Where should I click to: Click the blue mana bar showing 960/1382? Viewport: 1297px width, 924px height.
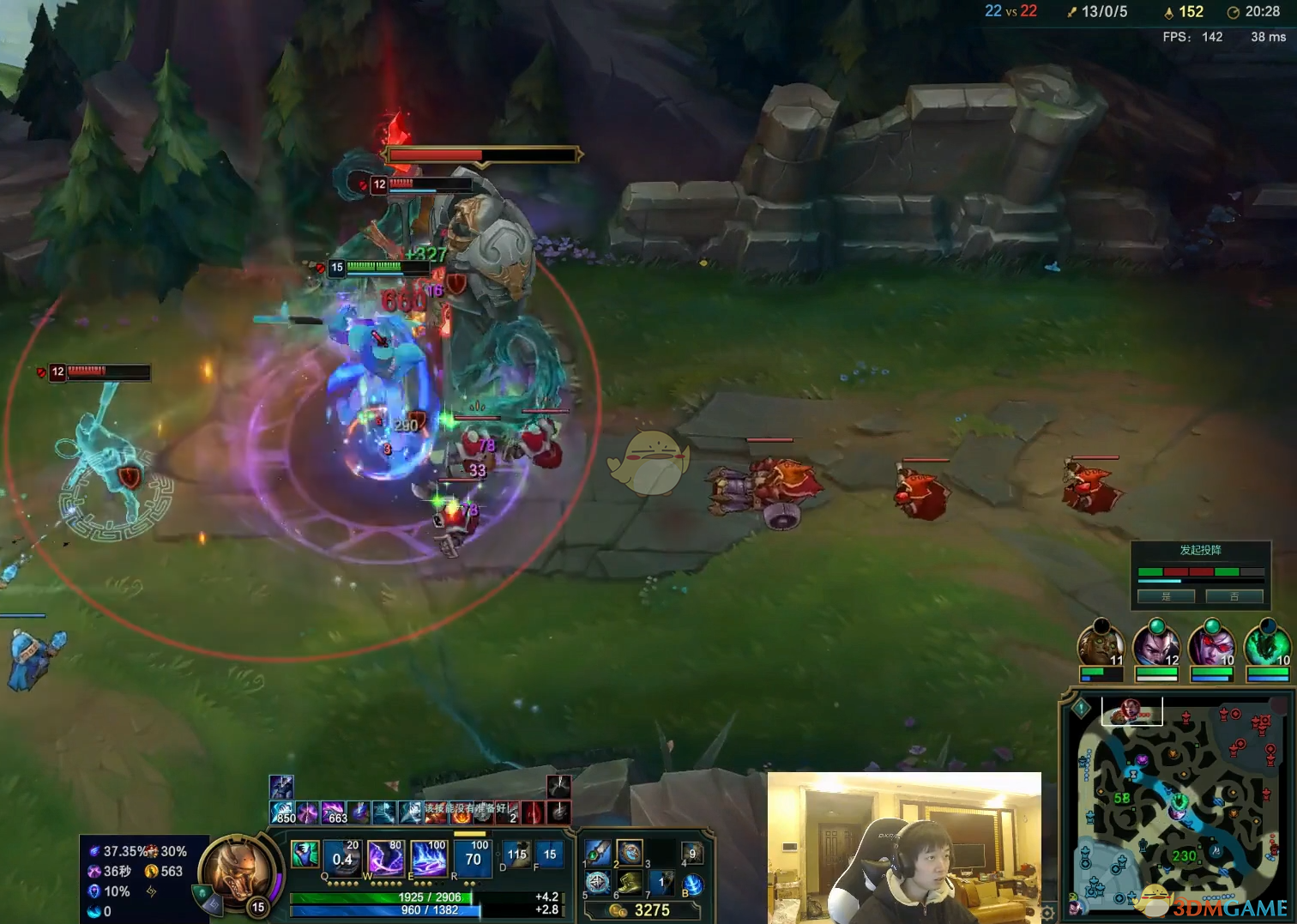click(428, 910)
